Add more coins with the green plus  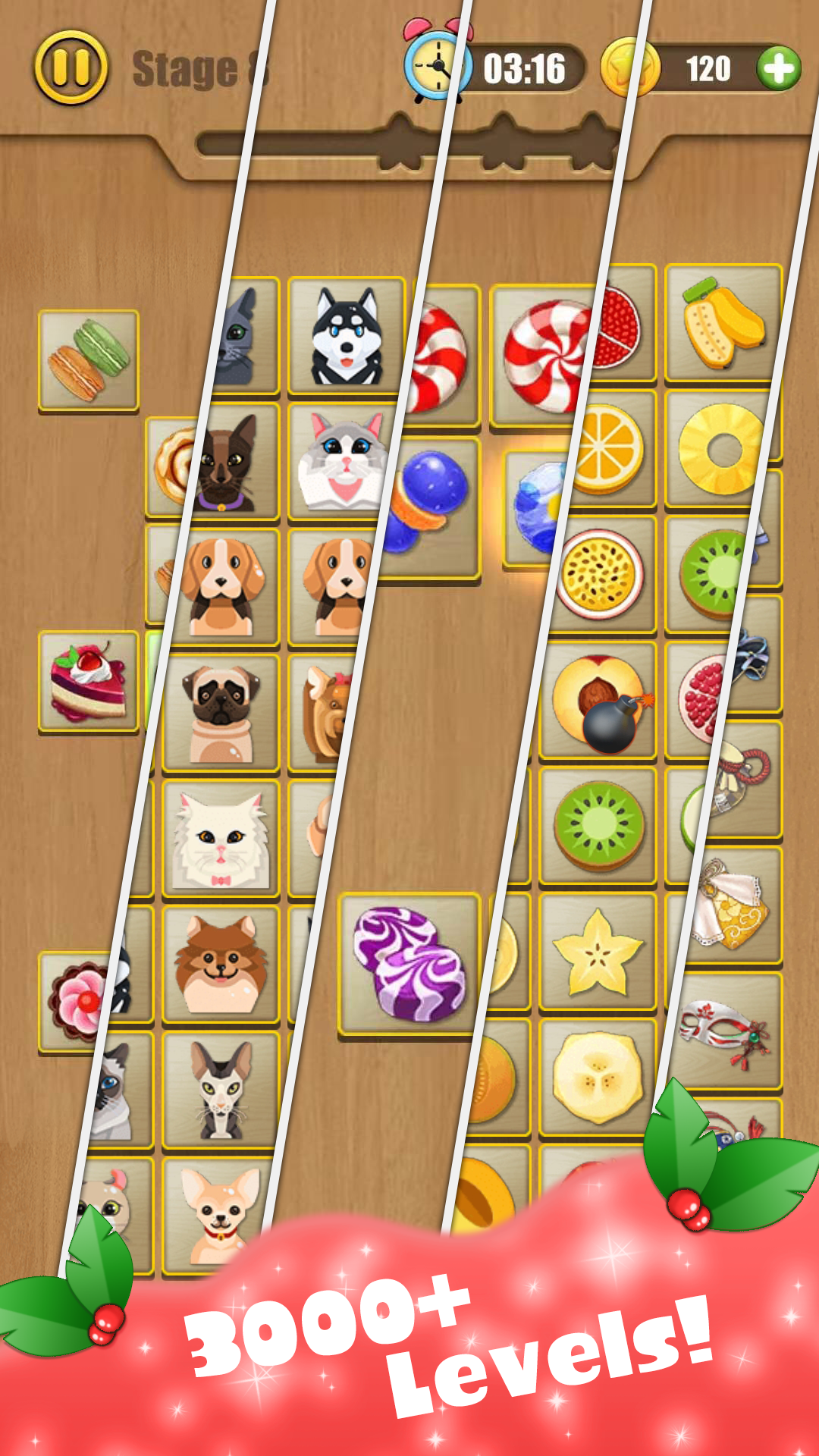[779, 68]
